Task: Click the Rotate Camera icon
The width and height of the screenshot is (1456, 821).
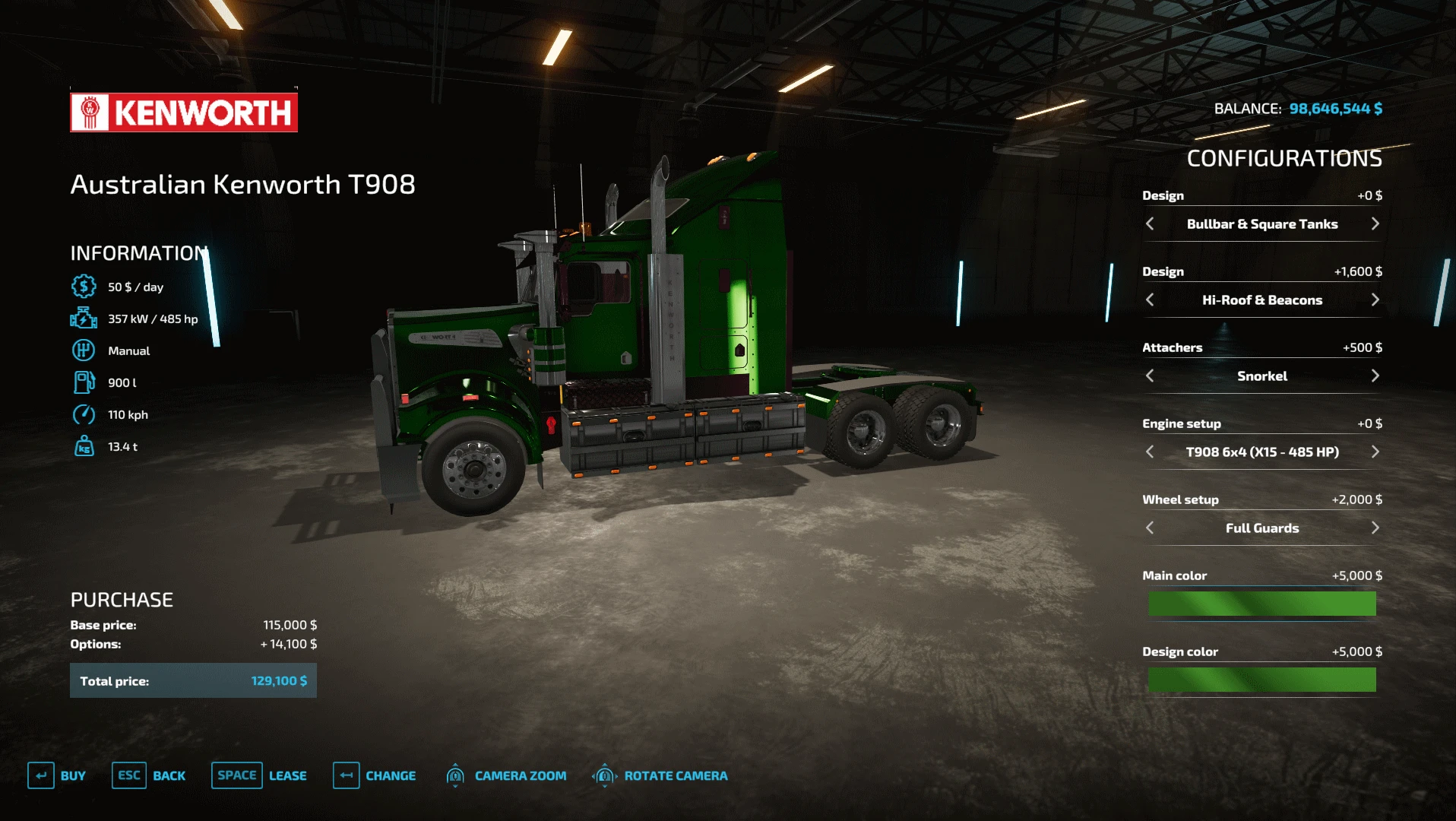Action: pos(605,775)
